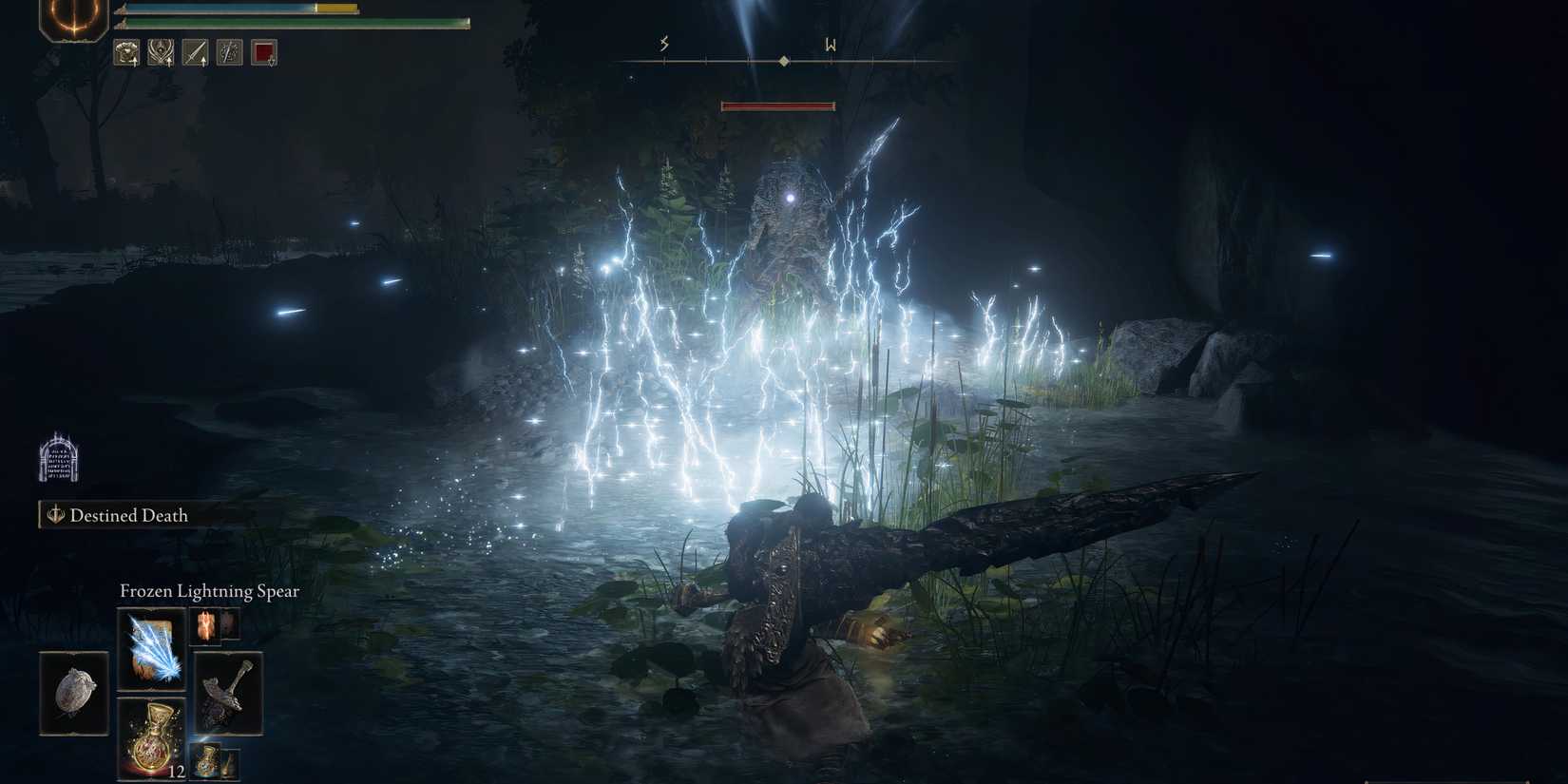Image resolution: width=1568 pixels, height=784 pixels.
Task: Click the Elden Ring emblem in the corner
Action: pyautogui.click(x=76, y=19)
